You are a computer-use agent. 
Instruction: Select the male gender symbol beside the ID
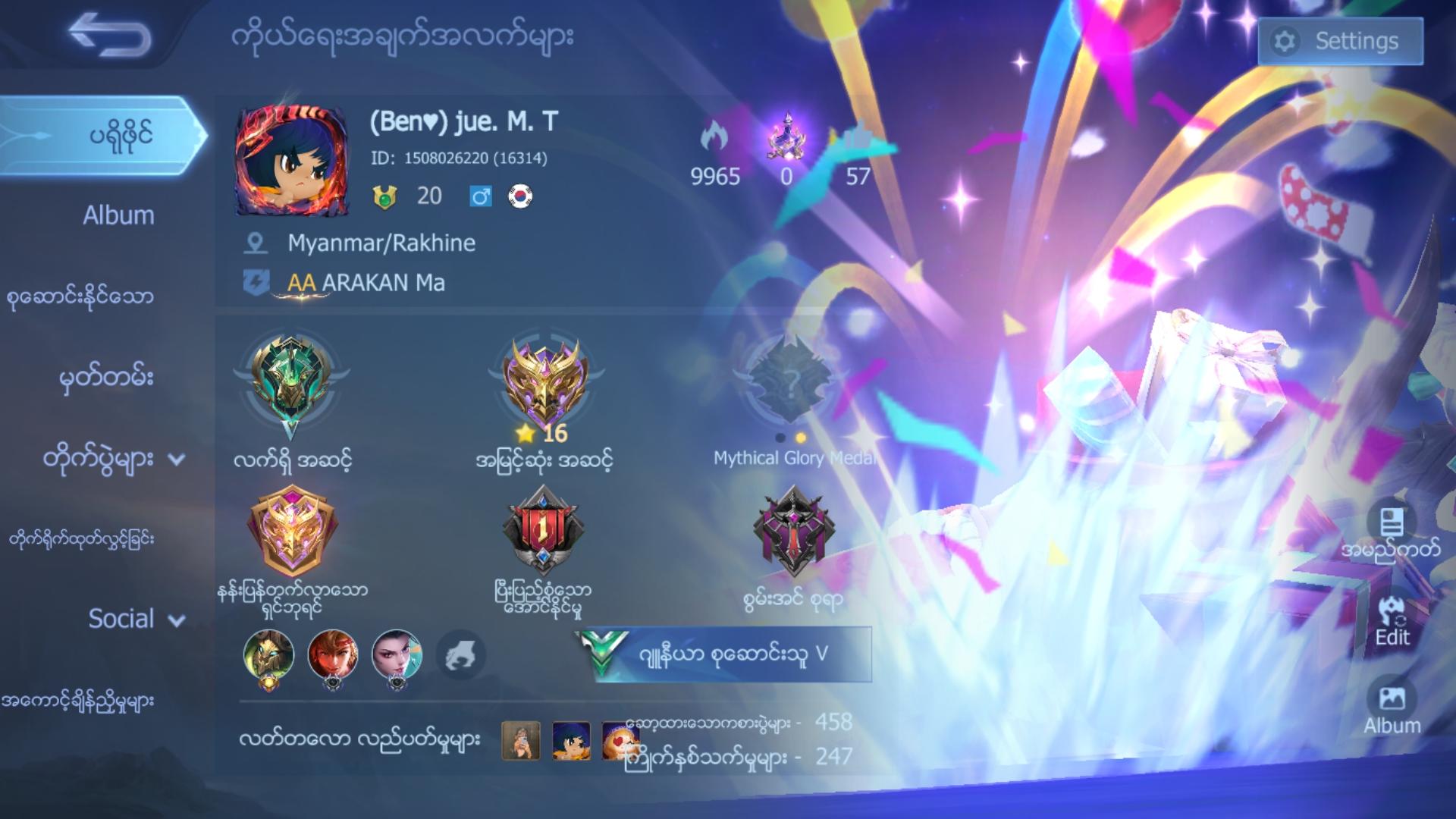(480, 196)
